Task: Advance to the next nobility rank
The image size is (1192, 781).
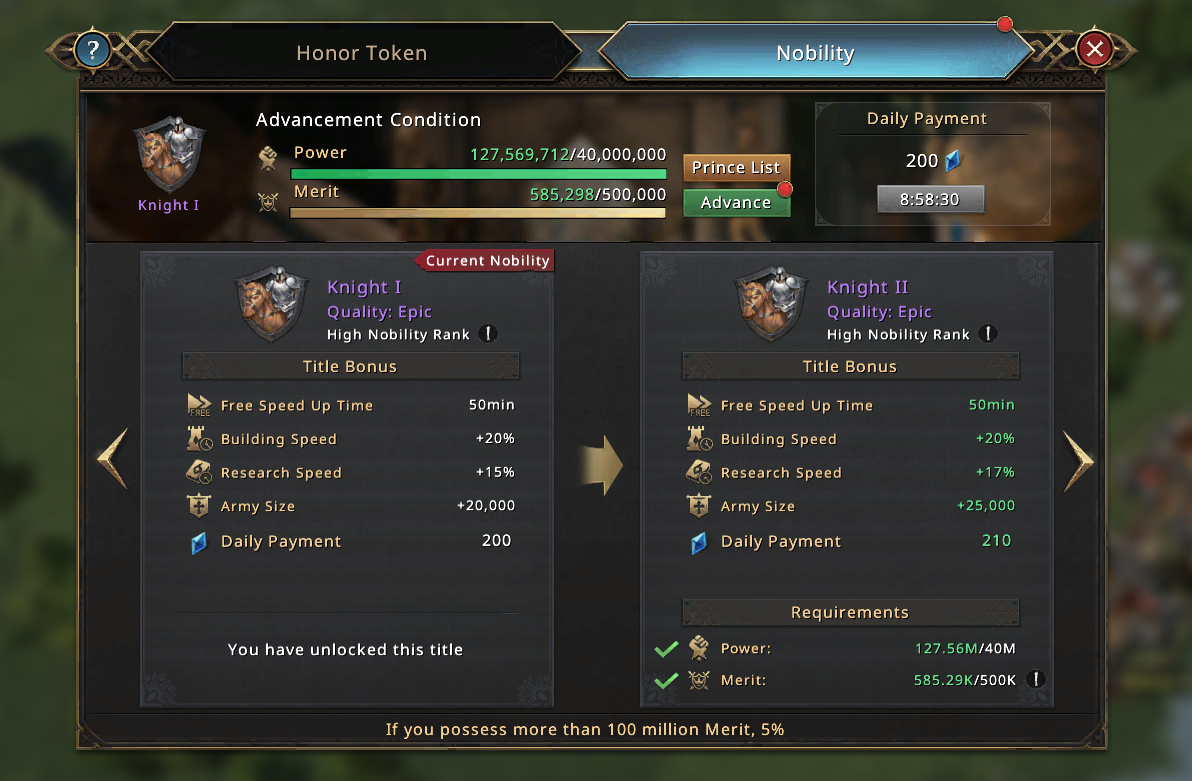Action: 736,202
